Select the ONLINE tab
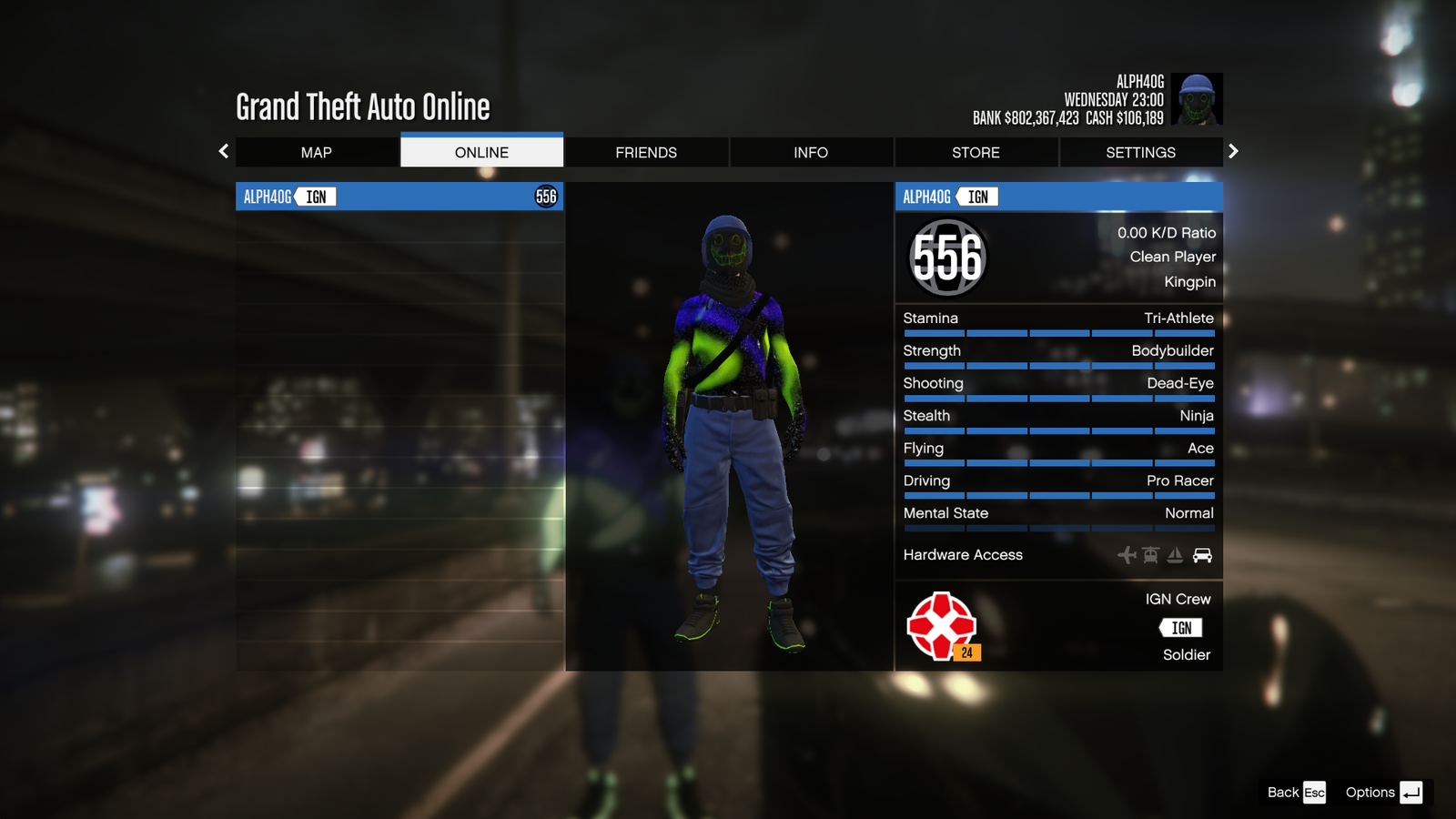Image resolution: width=1456 pixels, height=819 pixels. click(x=481, y=153)
